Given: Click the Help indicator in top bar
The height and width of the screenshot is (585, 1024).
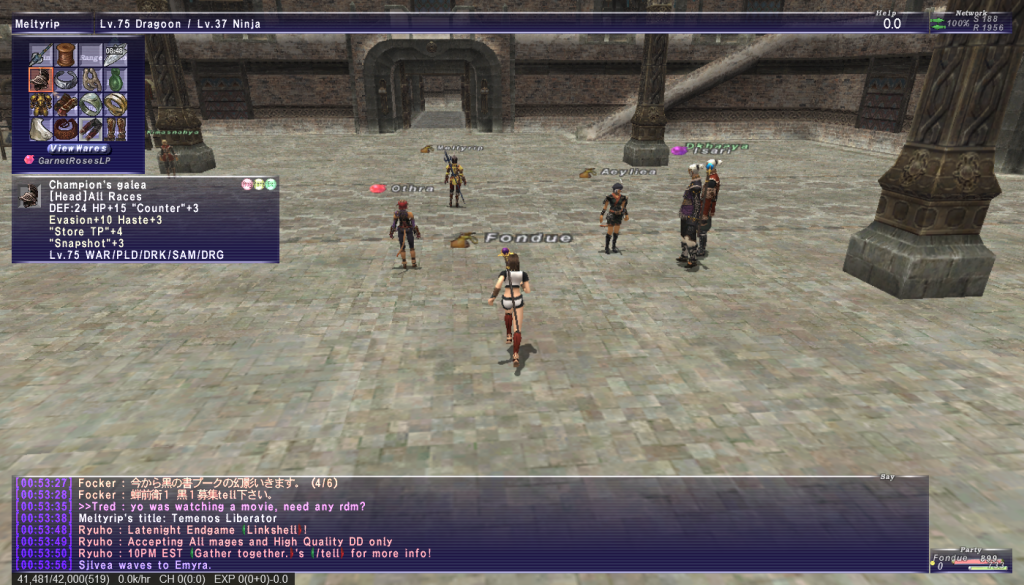Looking at the screenshot, I should pos(890,21).
